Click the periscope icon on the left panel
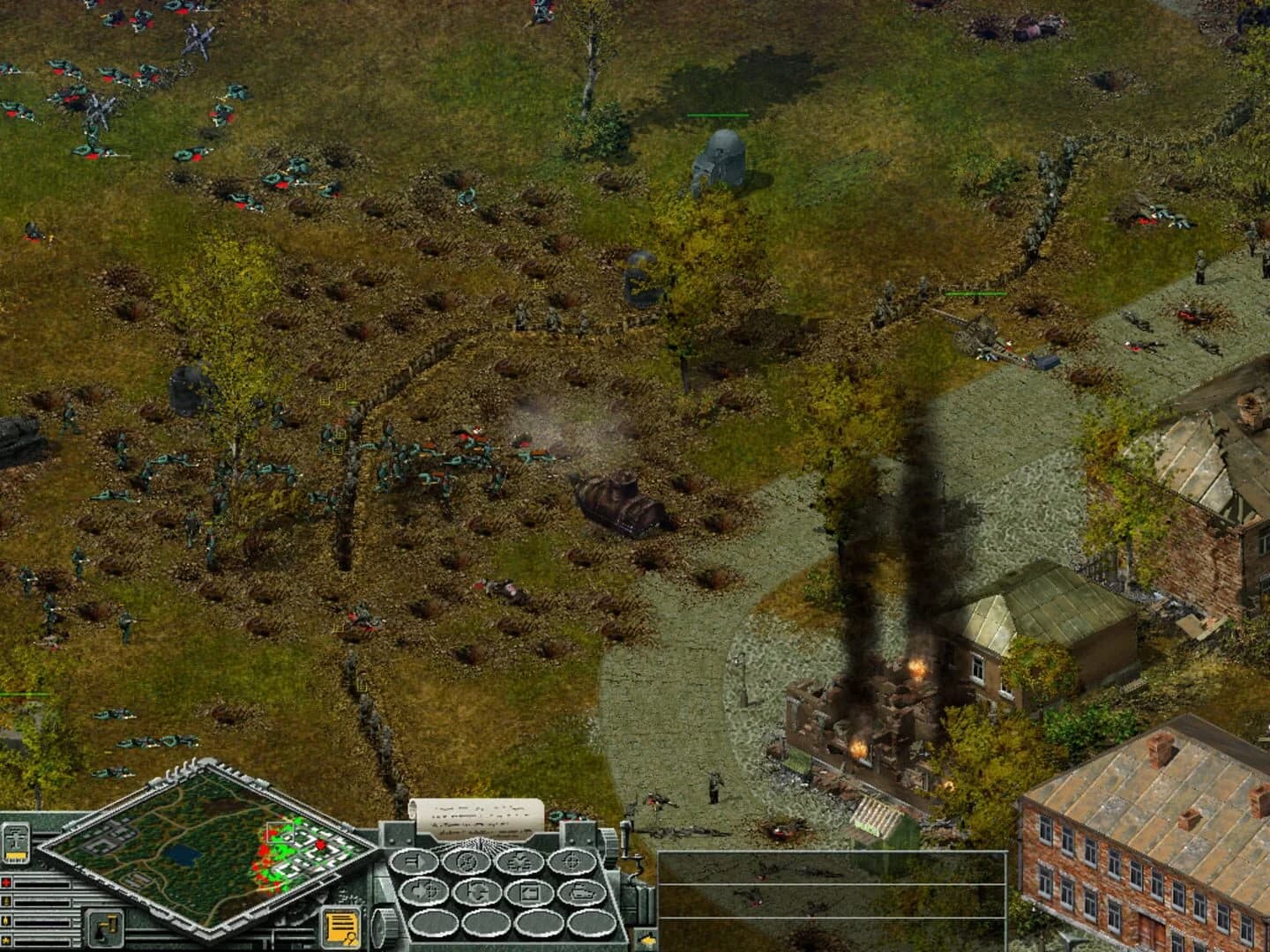Image resolution: width=1270 pixels, height=952 pixels. point(15,840)
